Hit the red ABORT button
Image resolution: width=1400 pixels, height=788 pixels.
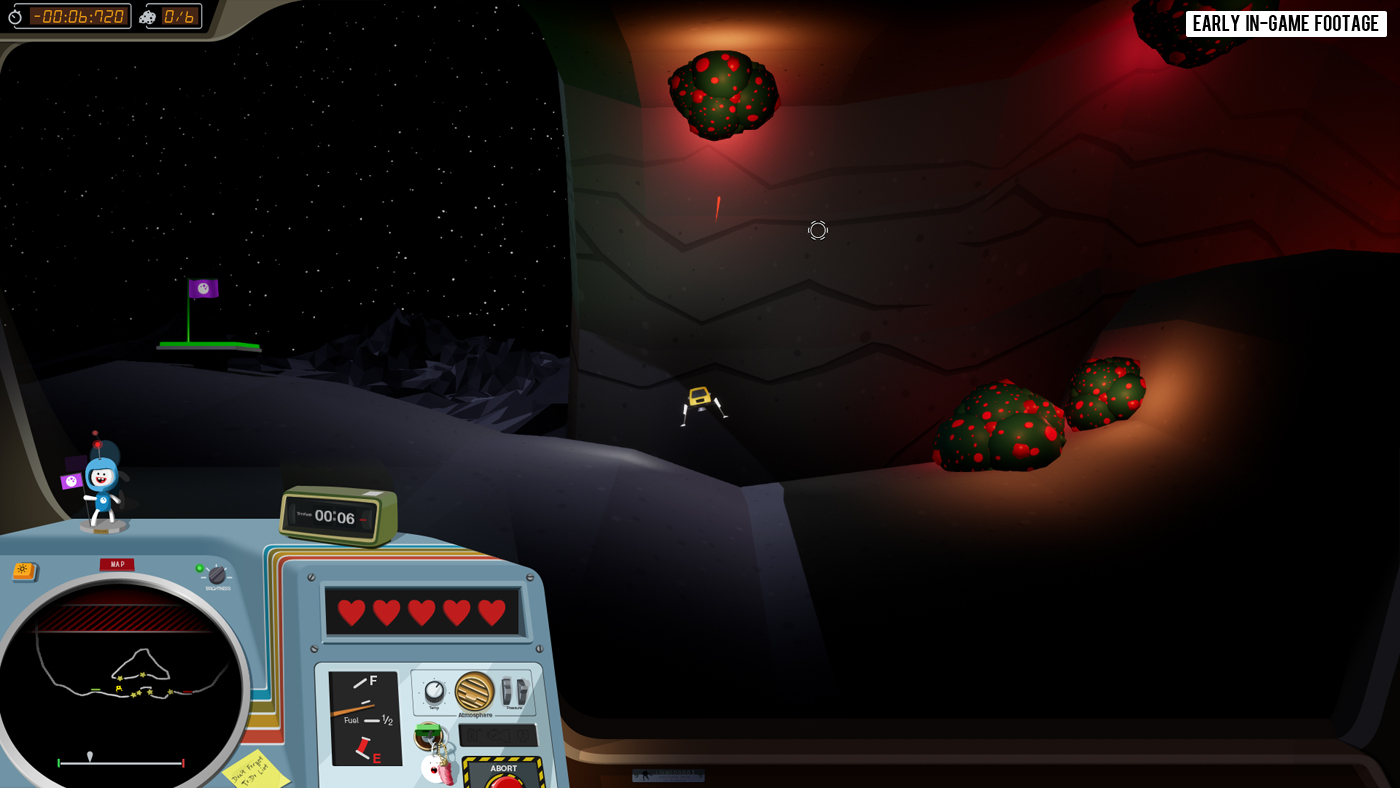click(504, 781)
